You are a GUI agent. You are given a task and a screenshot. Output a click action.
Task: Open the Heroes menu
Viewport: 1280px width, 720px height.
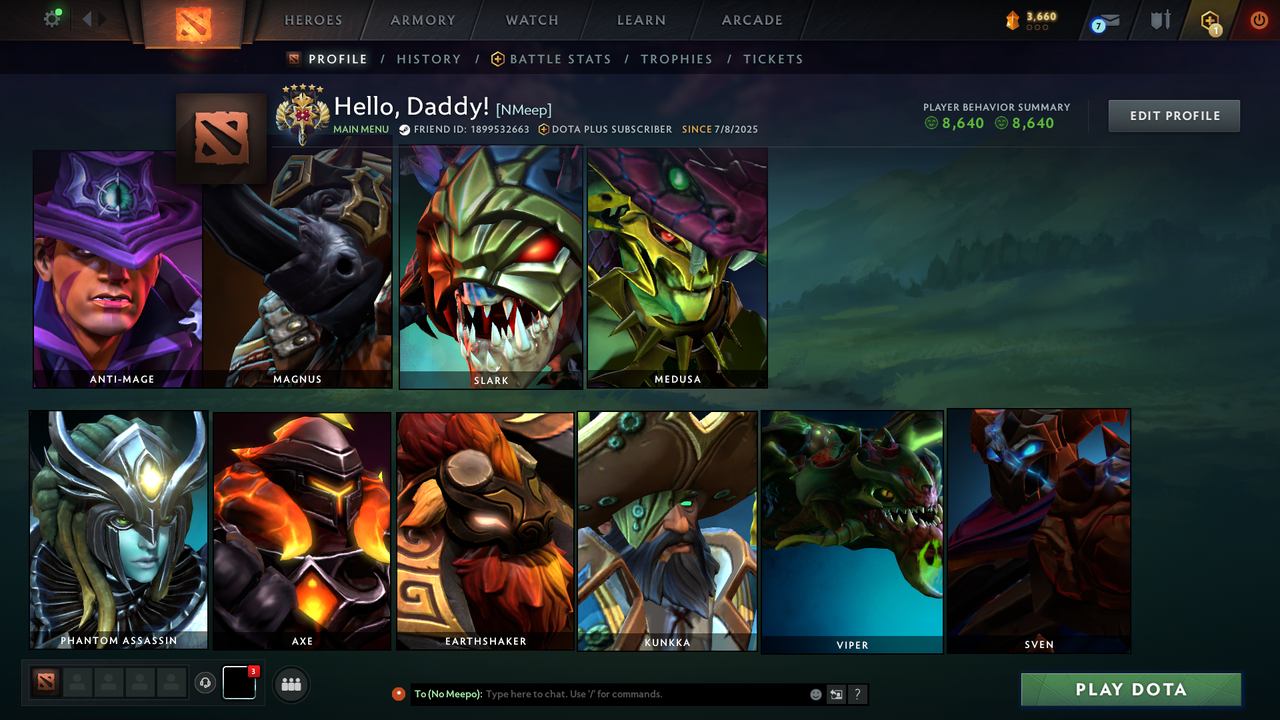click(313, 20)
